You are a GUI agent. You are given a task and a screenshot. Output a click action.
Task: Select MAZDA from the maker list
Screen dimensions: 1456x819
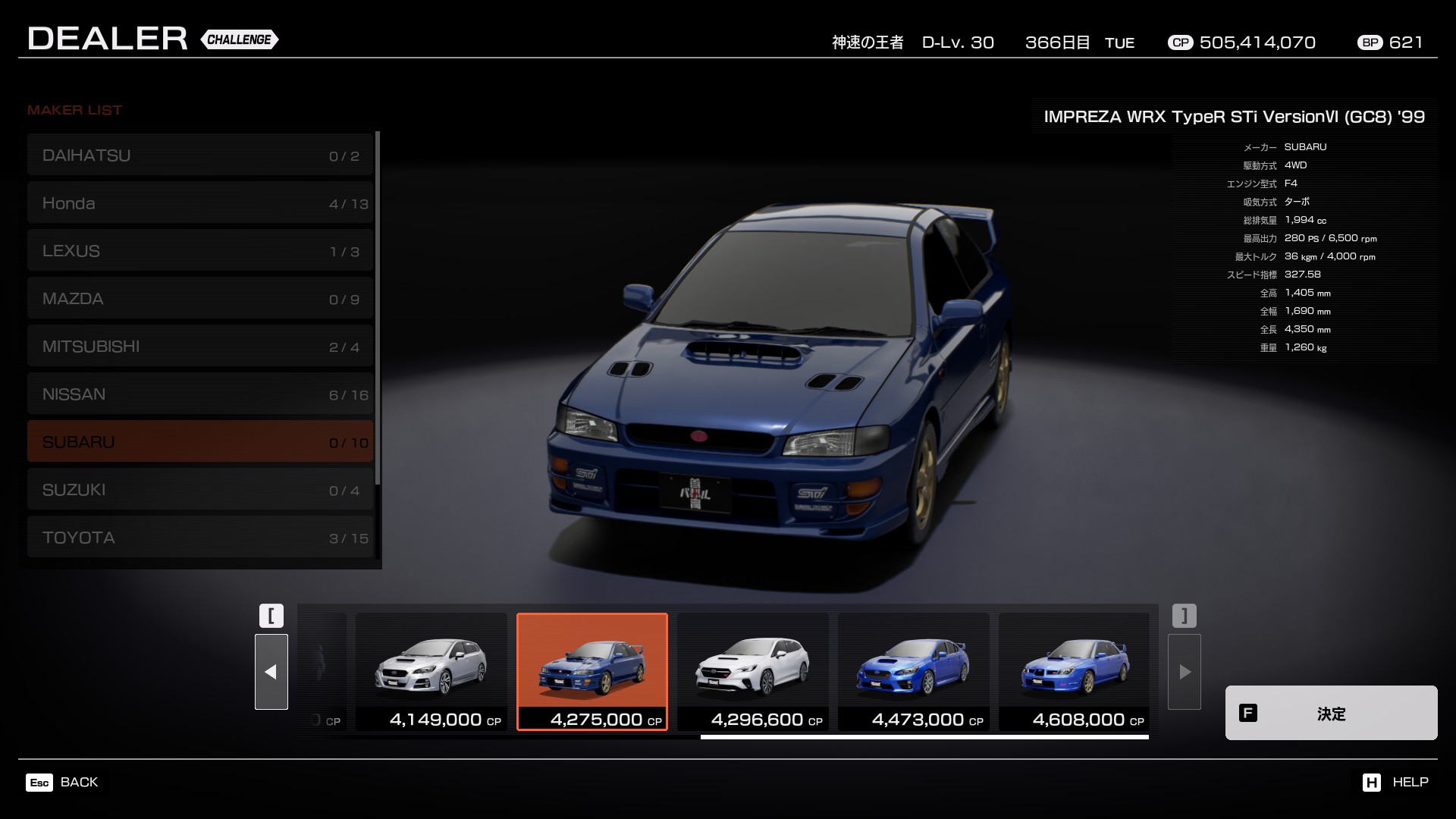[200, 299]
